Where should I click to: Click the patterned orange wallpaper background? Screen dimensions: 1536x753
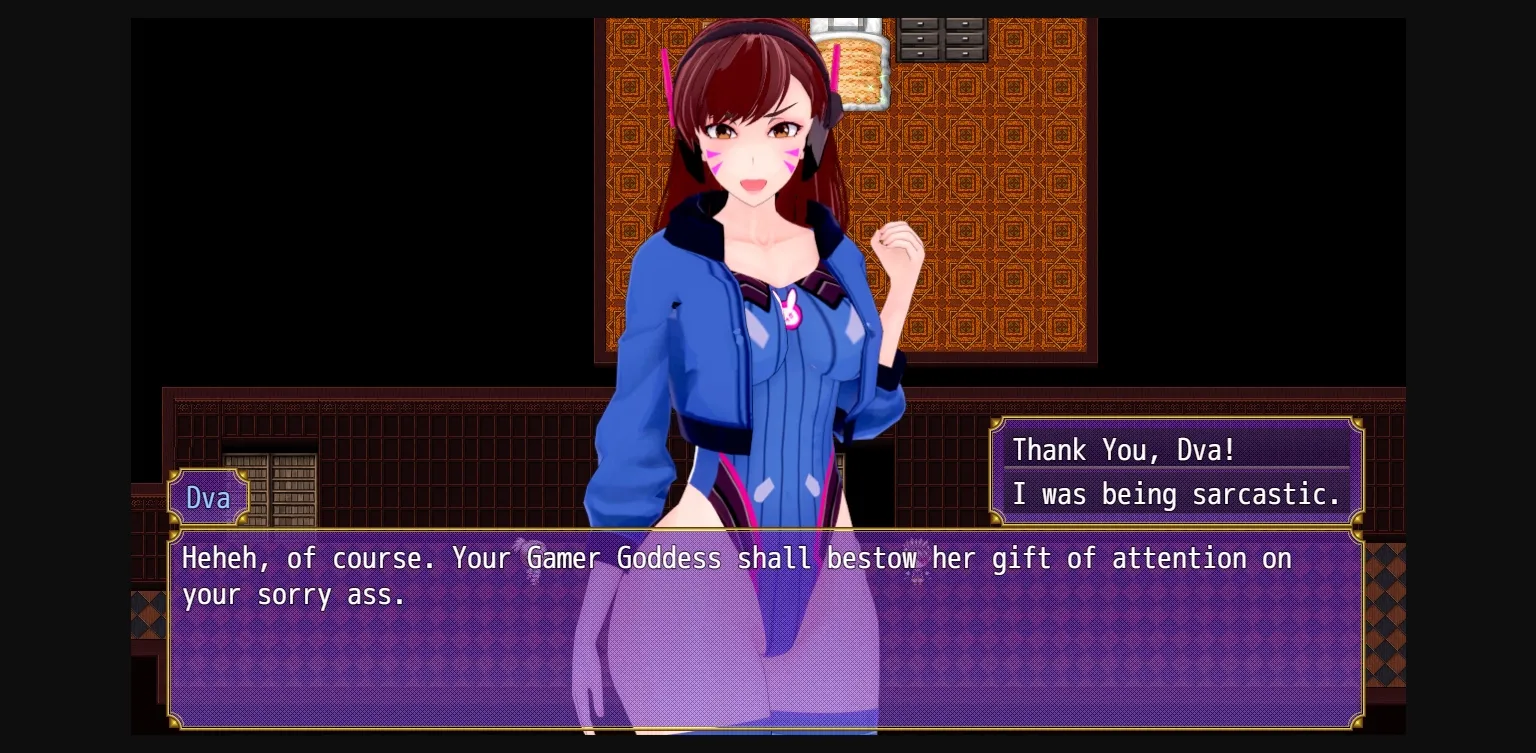[x=1000, y=200]
